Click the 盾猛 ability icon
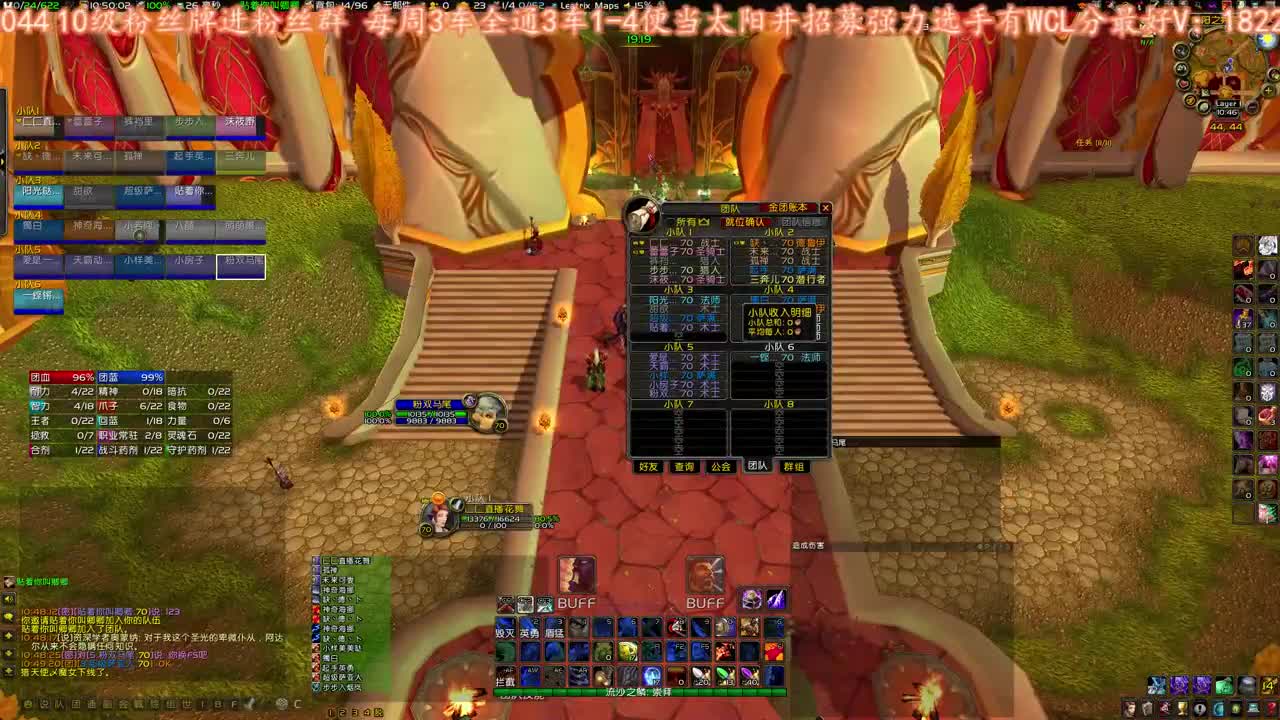 (x=554, y=627)
